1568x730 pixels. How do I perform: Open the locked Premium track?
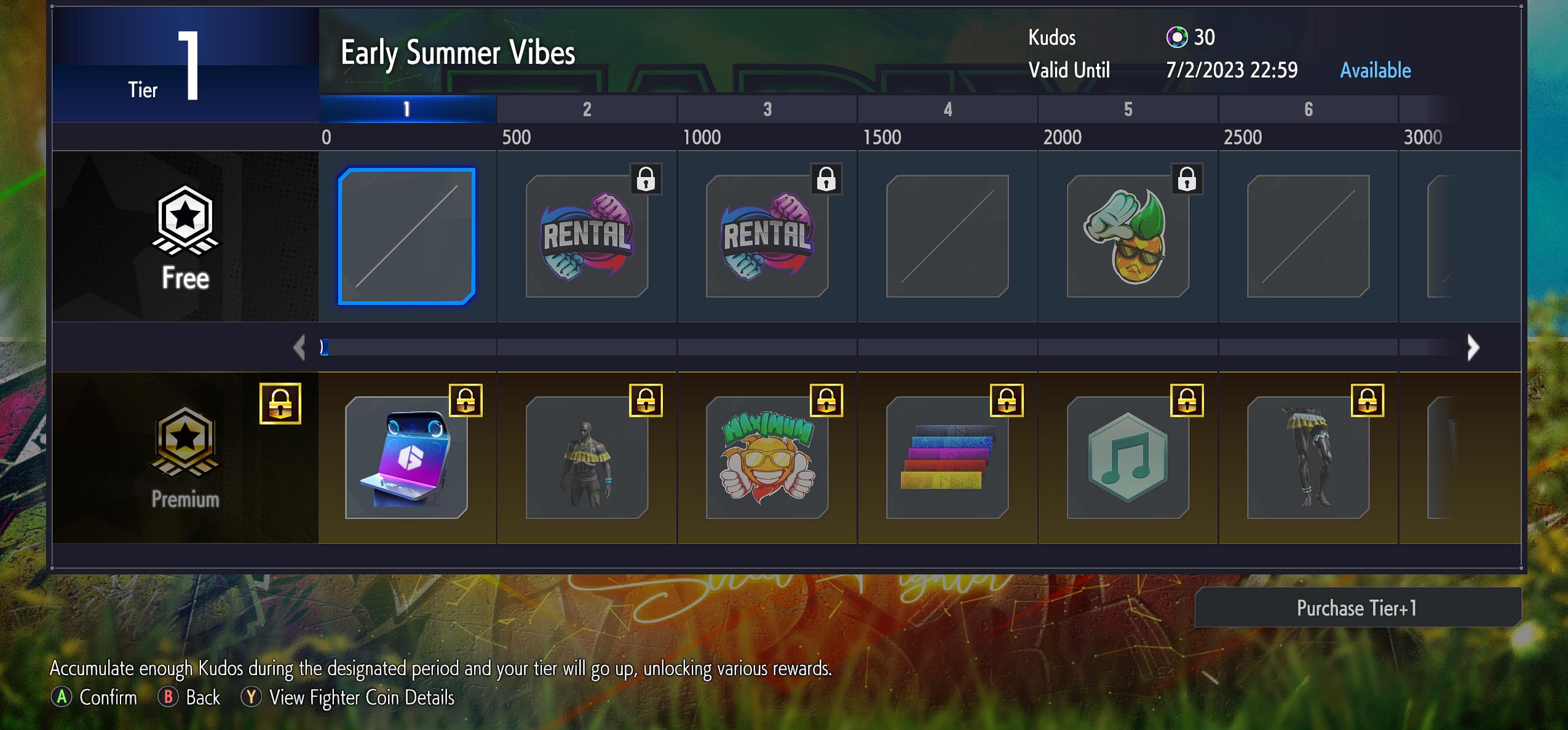pyautogui.click(x=185, y=458)
